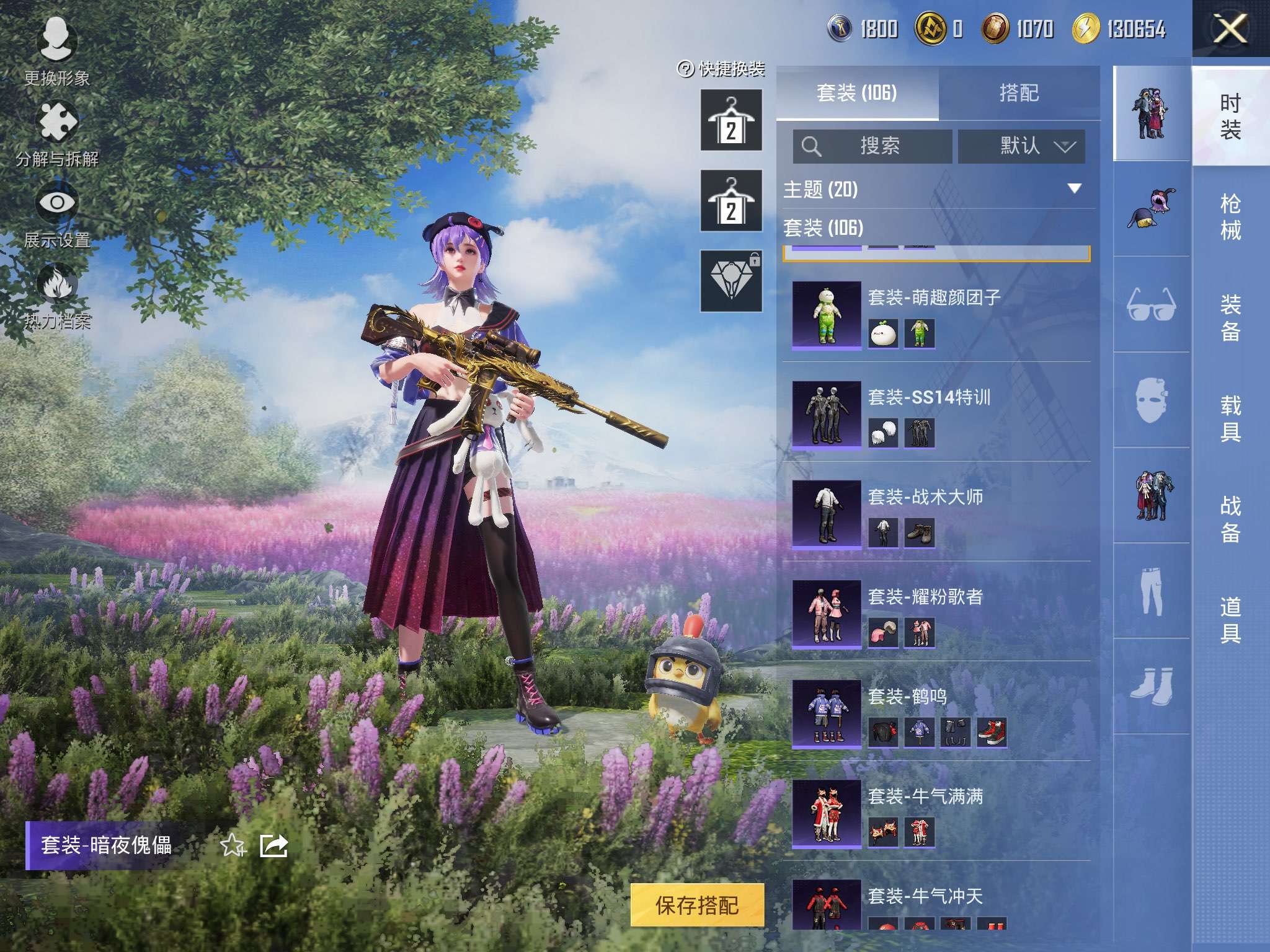
Task: Save the outfit with 保存搭配
Action: coord(697,906)
